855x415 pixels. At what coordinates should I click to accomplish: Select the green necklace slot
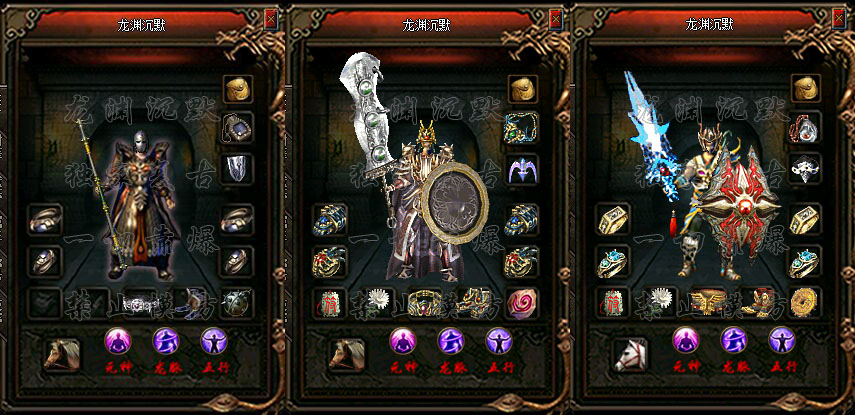(x=522, y=127)
